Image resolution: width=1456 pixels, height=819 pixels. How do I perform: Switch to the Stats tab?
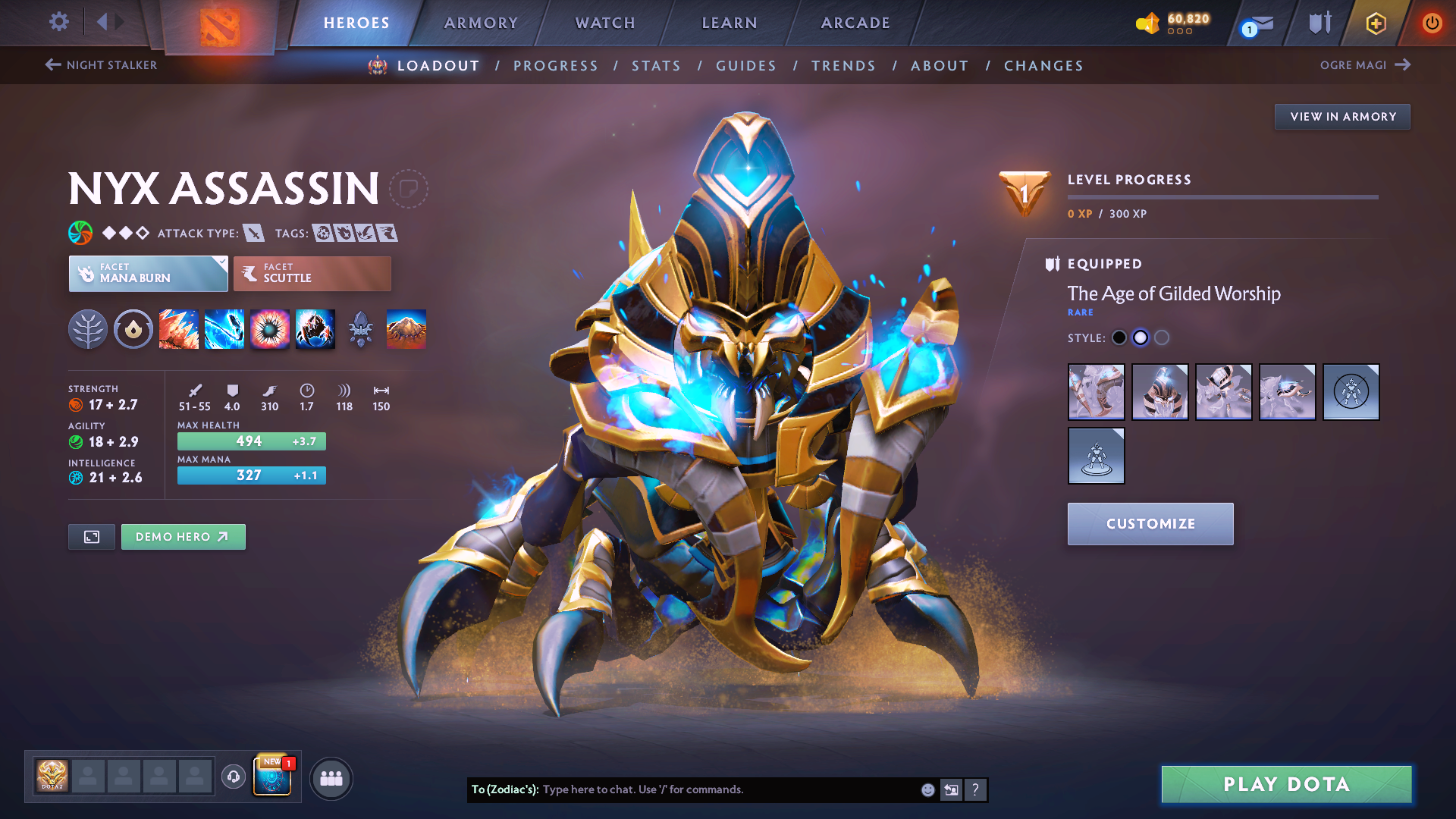pyautogui.click(x=656, y=66)
